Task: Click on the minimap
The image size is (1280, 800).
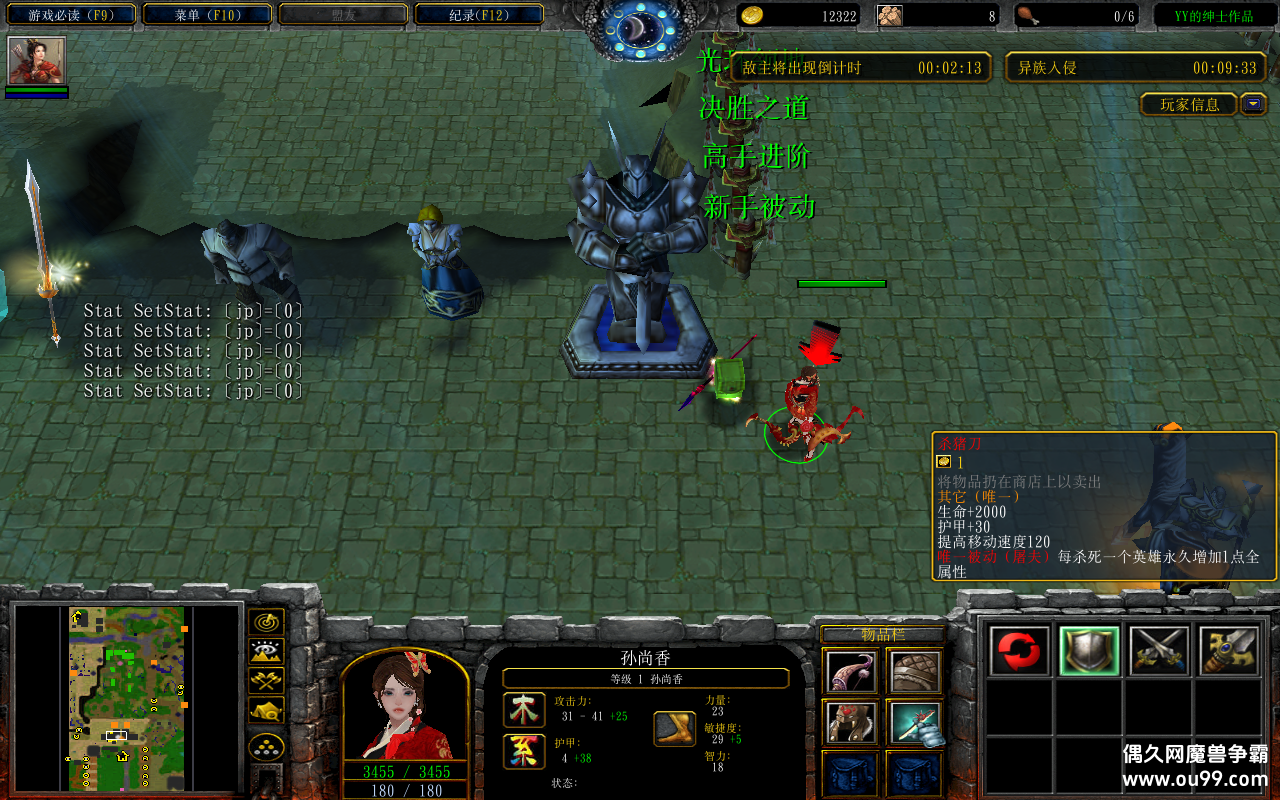Action: (x=126, y=698)
